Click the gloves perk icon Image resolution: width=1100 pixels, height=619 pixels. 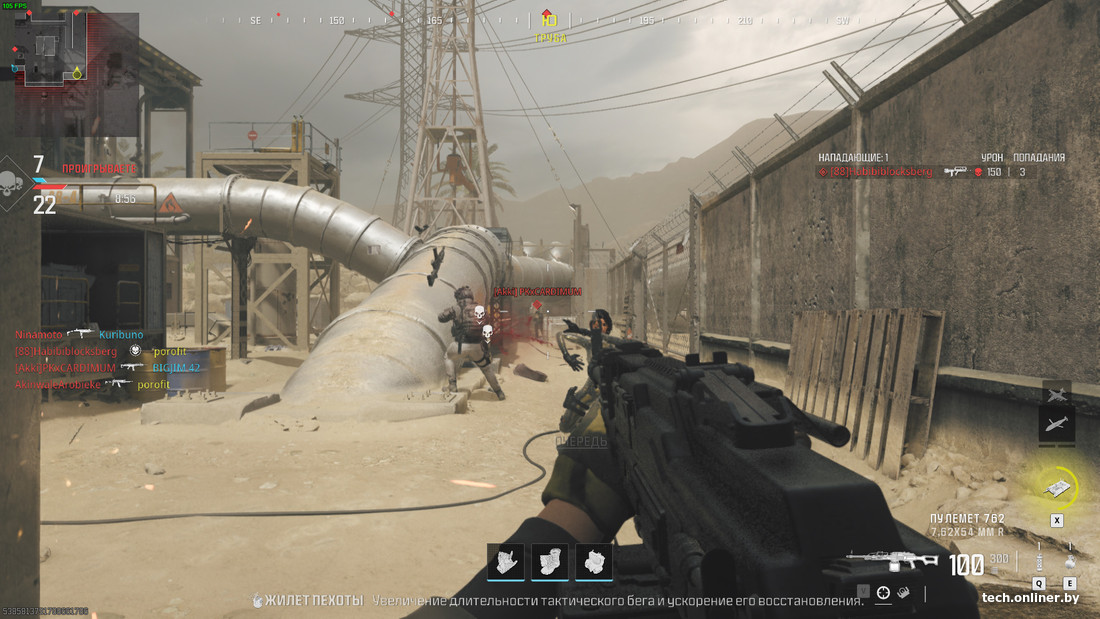[508, 562]
